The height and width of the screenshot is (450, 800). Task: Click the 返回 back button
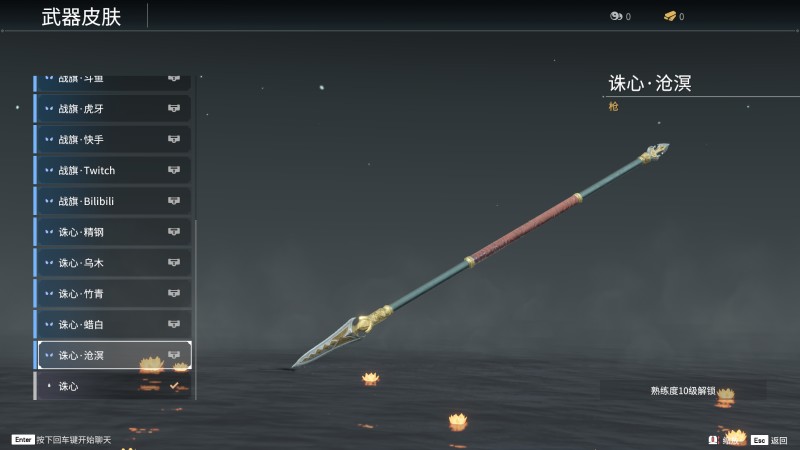pyautogui.click(x=770, y=440)
